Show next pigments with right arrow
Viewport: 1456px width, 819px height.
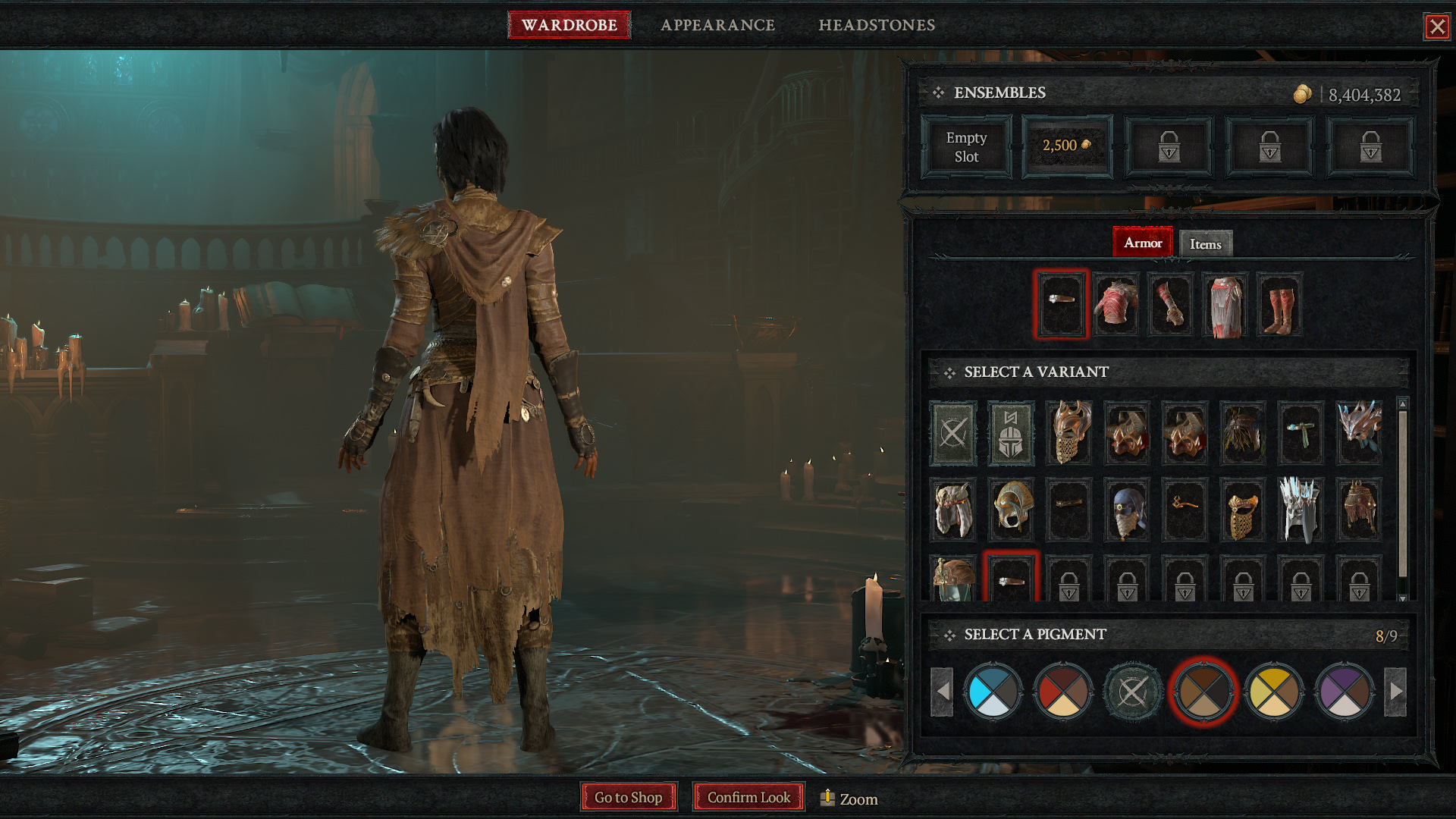coord(1396,691)
